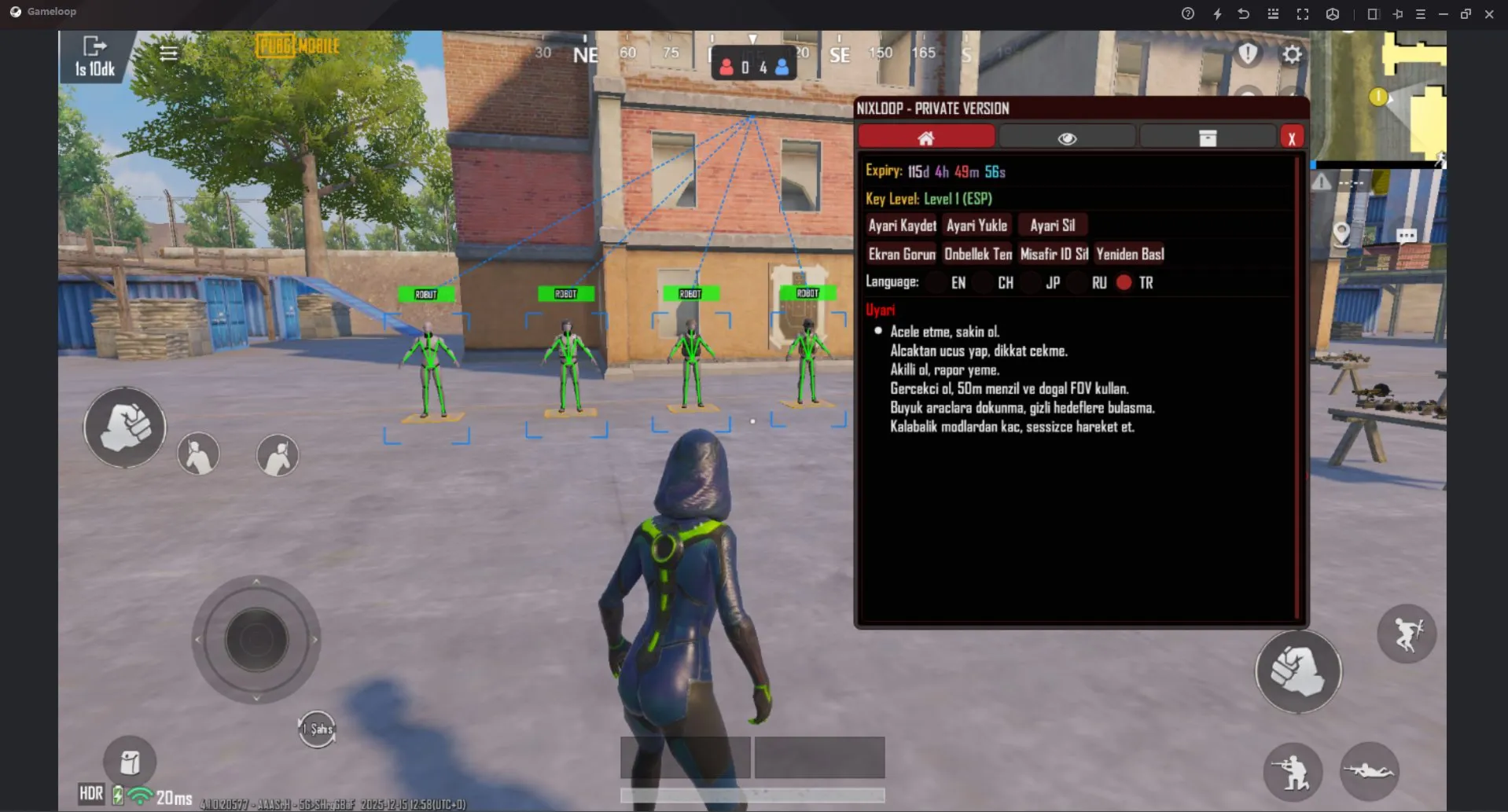The height and width of the screenshot is (812, 1508).
Task: Click the health bar at screen bottom
Action: click(752, 795)
